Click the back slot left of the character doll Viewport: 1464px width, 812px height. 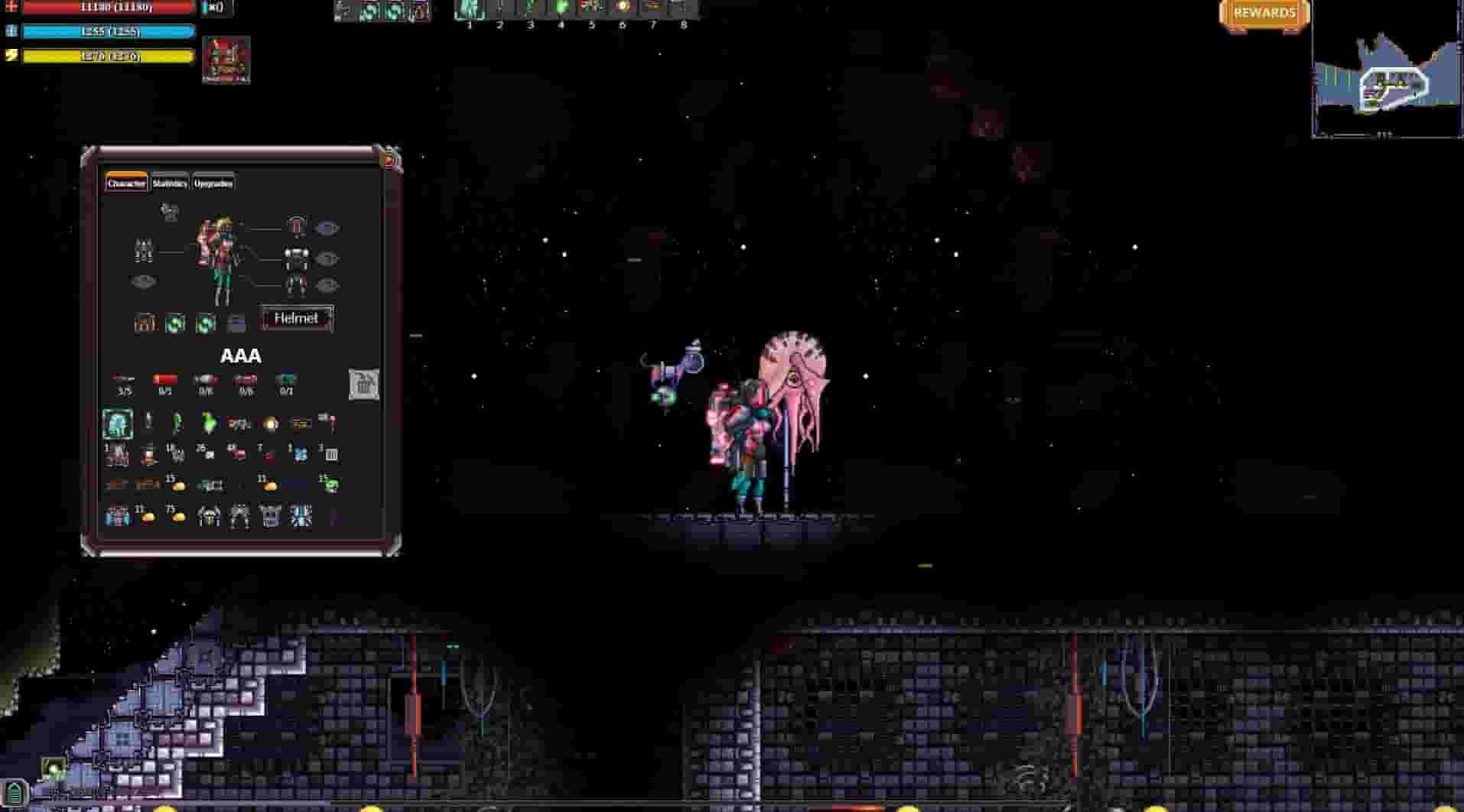pos(143,252)
